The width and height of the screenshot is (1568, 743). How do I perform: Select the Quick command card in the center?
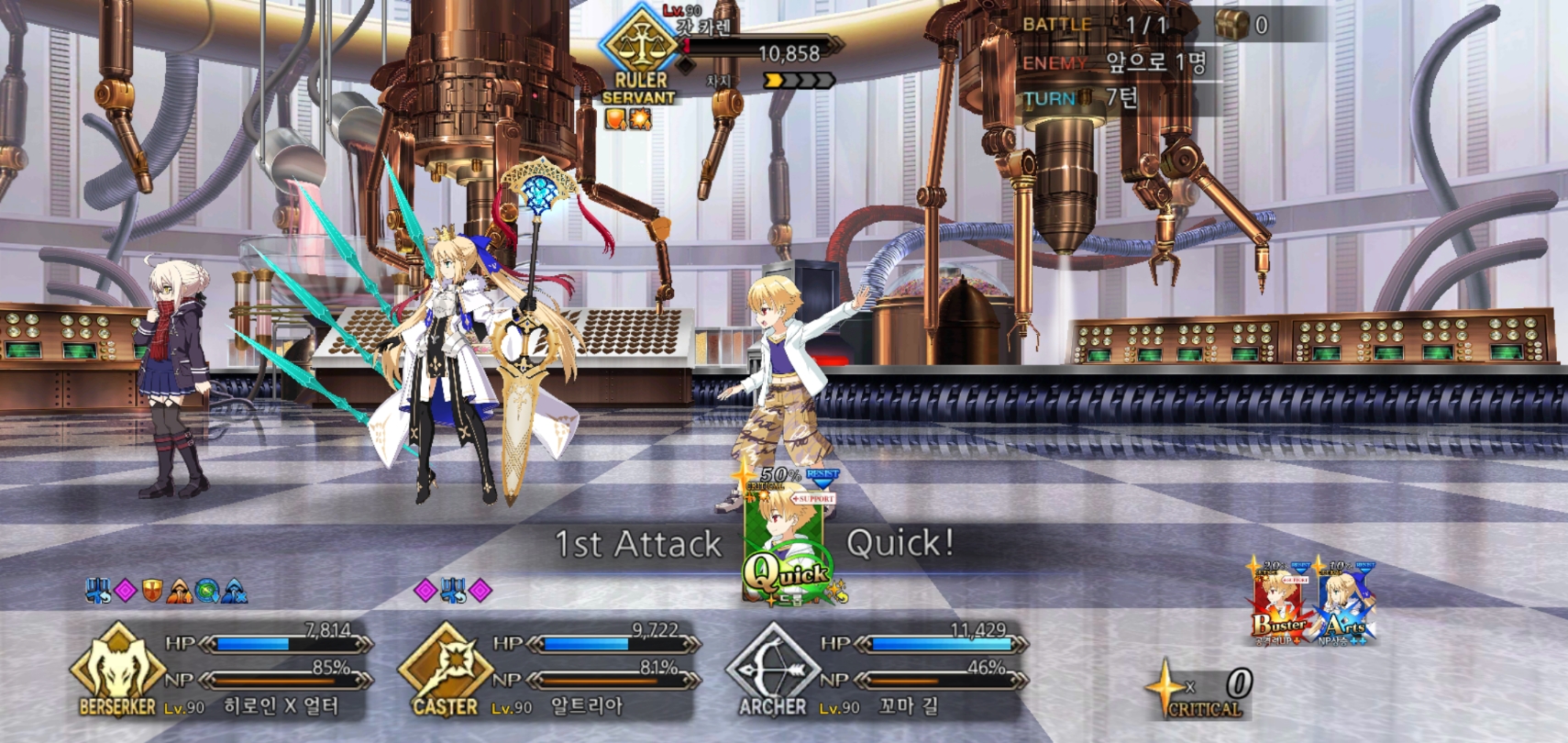click(x=786, y=541)
